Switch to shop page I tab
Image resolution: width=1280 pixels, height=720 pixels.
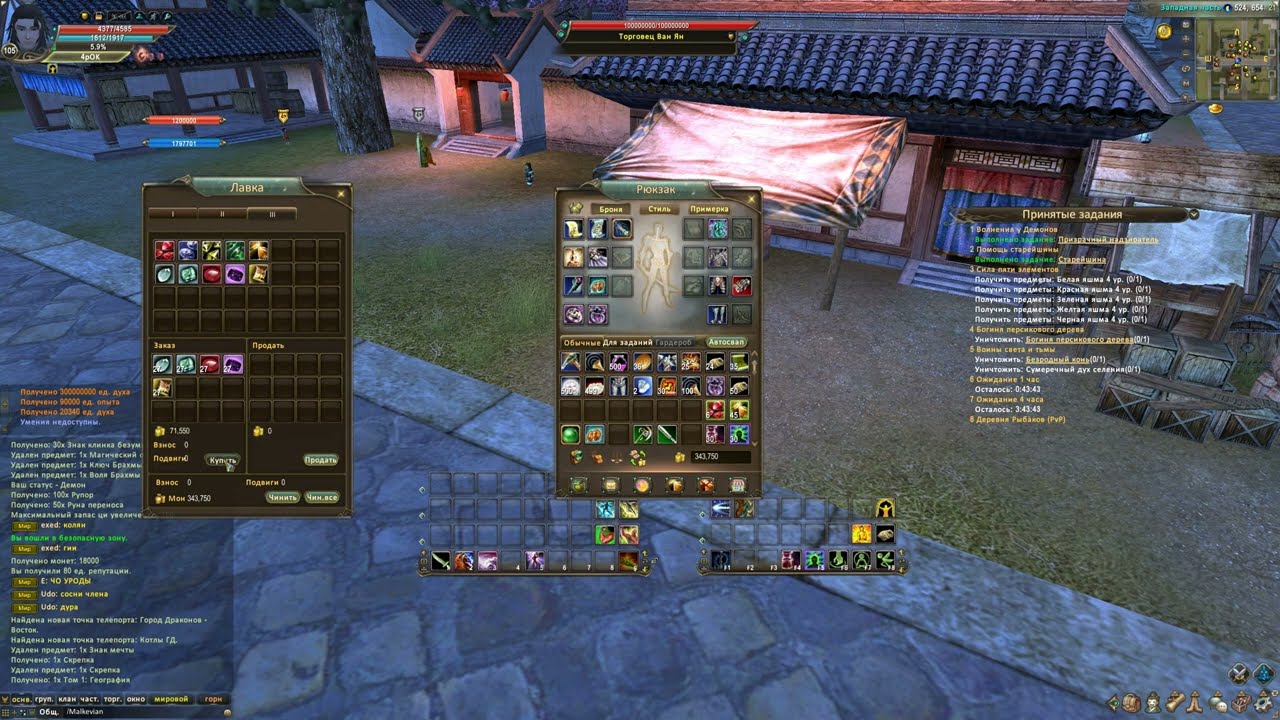tap(172, 214)
